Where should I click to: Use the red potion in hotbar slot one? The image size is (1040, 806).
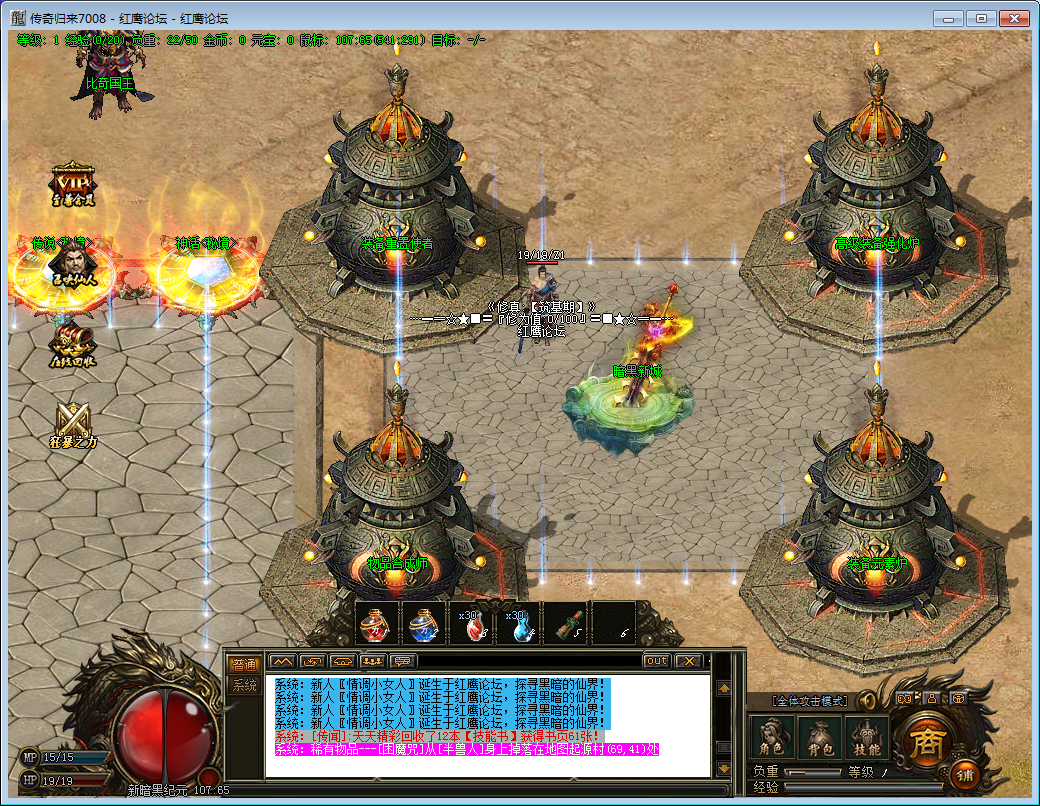[375, 625]
